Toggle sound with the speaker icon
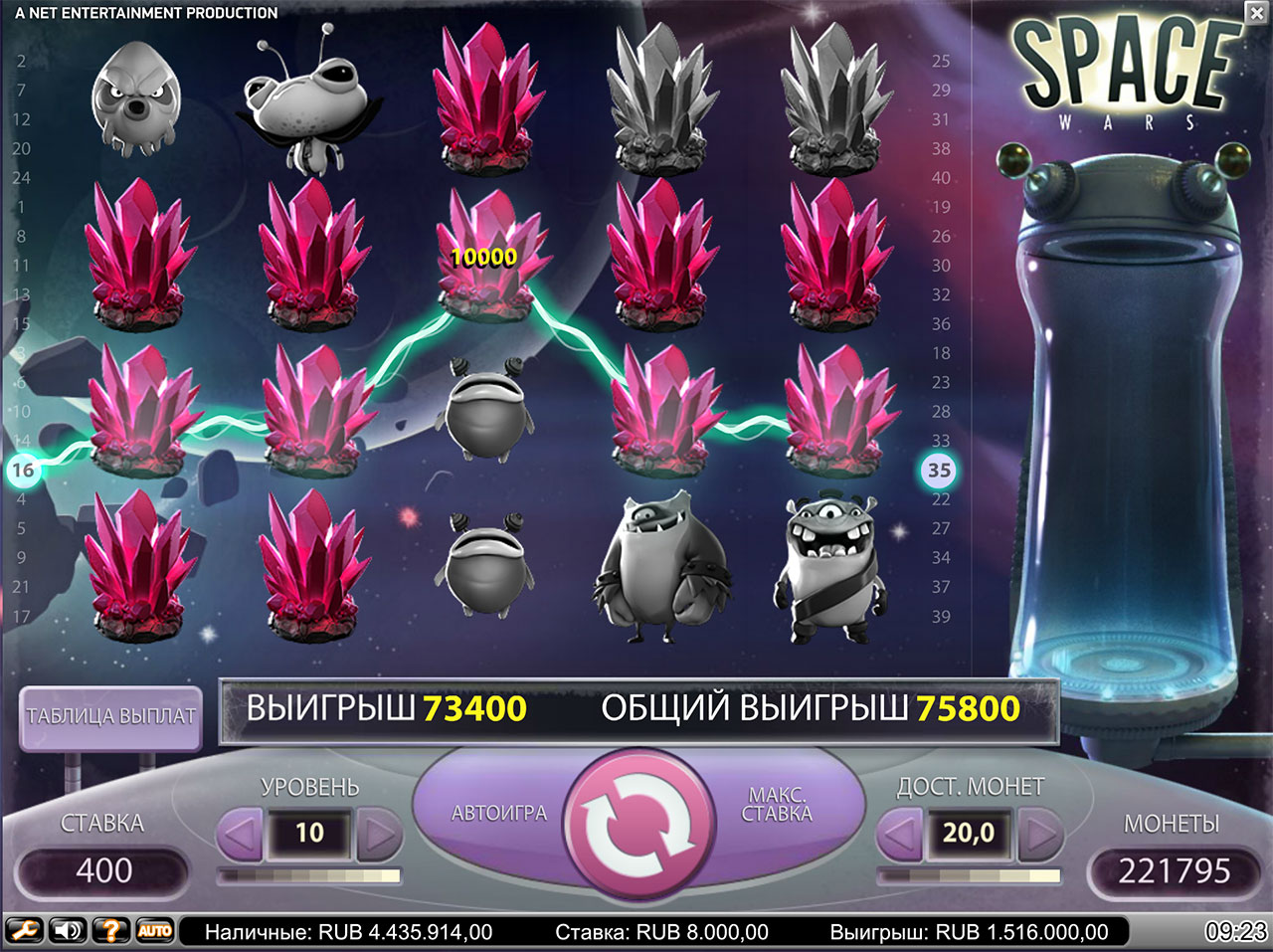 tap(68, 931)
